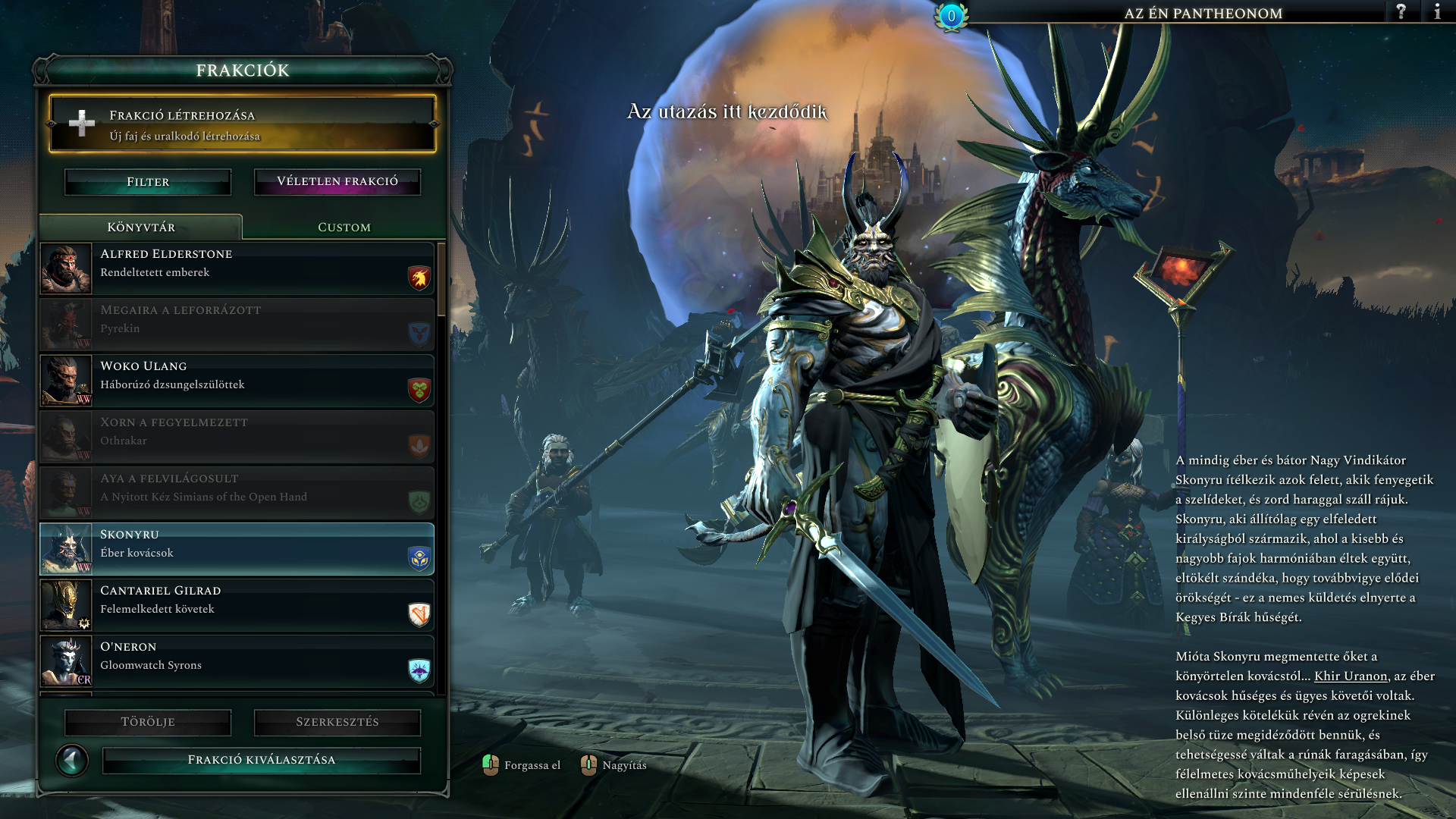
Task: Switch to the Könyvtár tab
Action: [x=141, y=227]
